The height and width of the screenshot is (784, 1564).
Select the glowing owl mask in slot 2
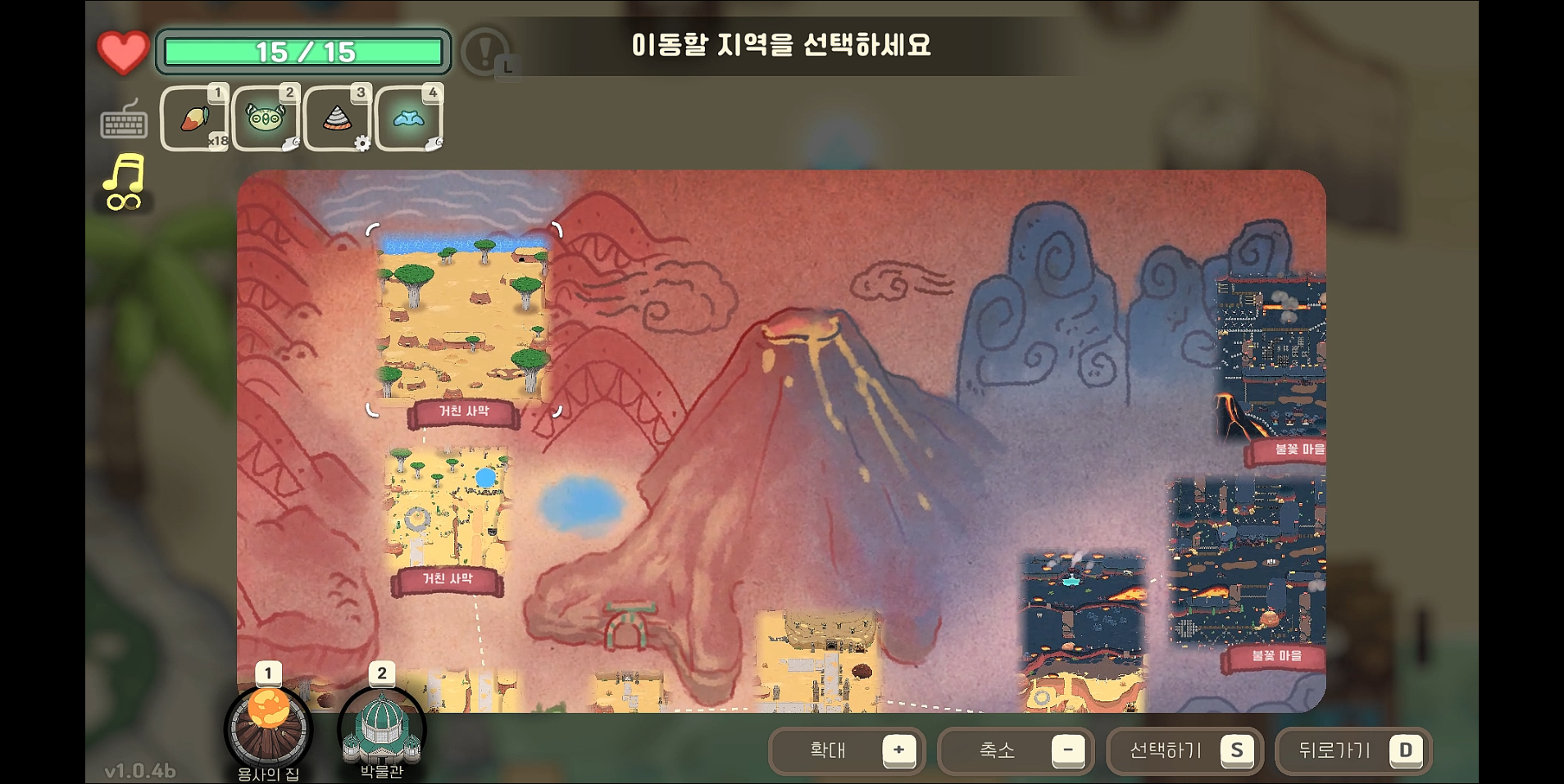[x=266, y=118]
